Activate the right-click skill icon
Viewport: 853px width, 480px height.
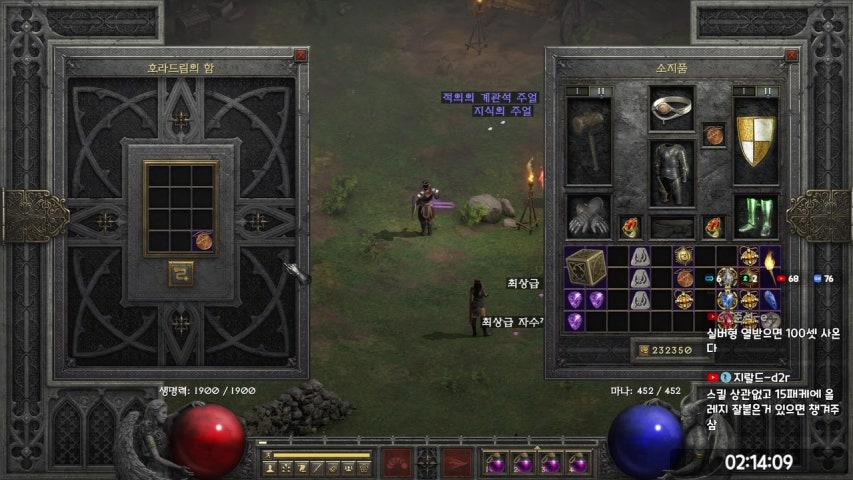(x=457, y=462)
